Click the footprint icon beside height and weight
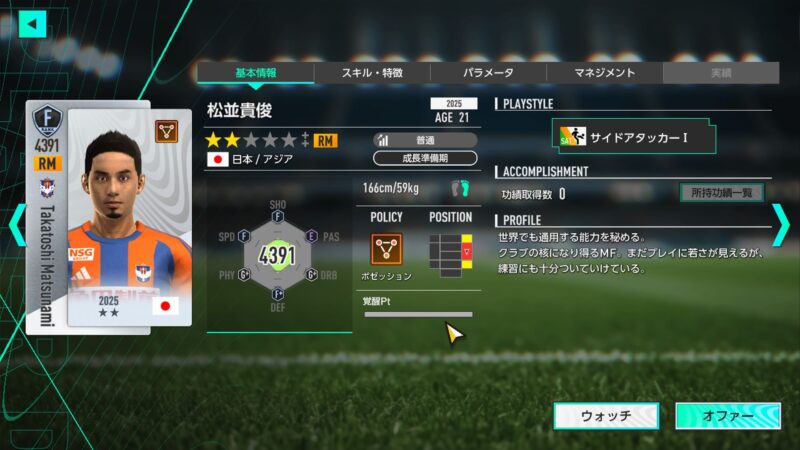 tap(459, 188)
